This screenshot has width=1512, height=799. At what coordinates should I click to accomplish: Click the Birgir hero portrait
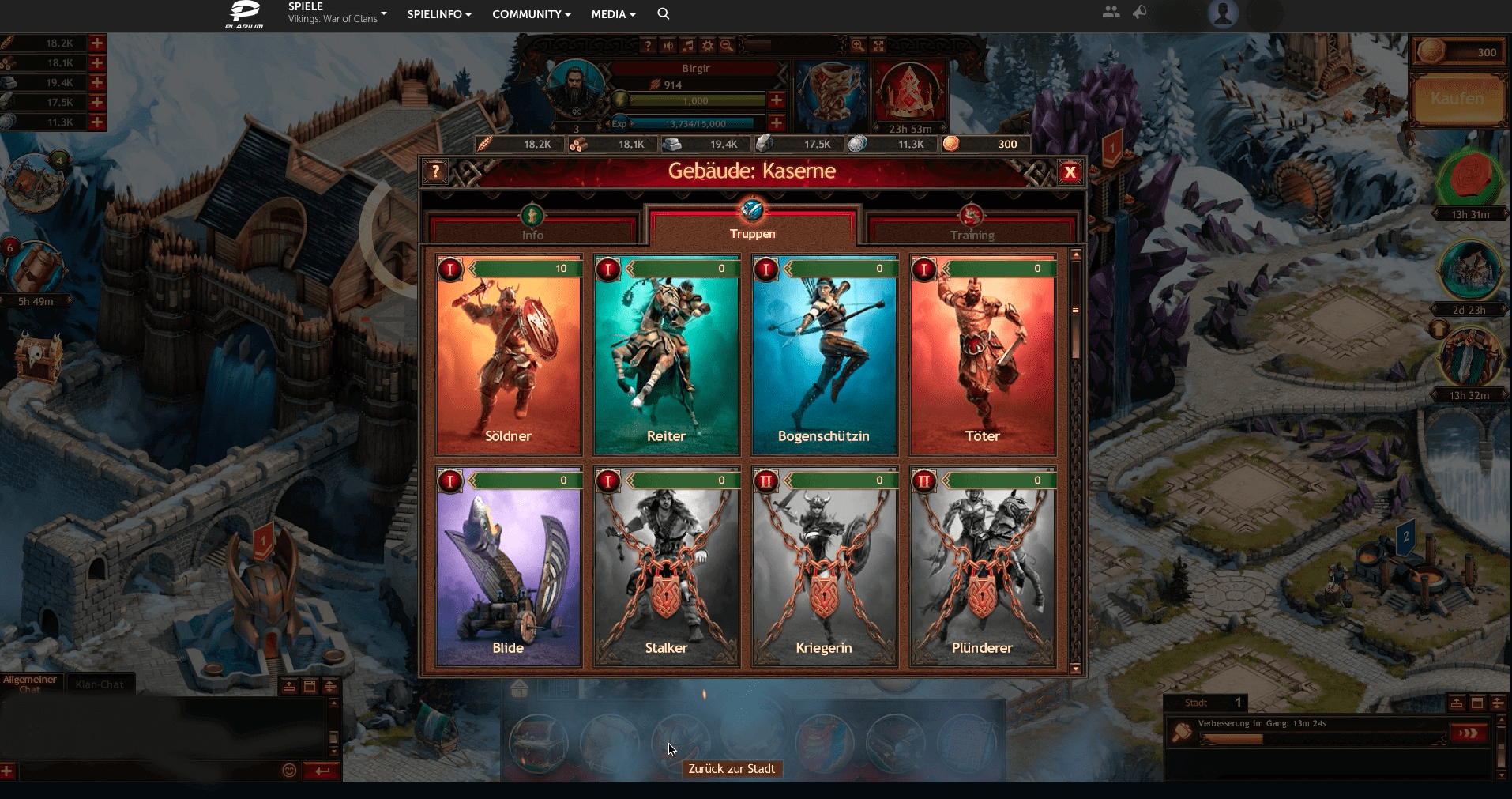[x=576, y=89]
